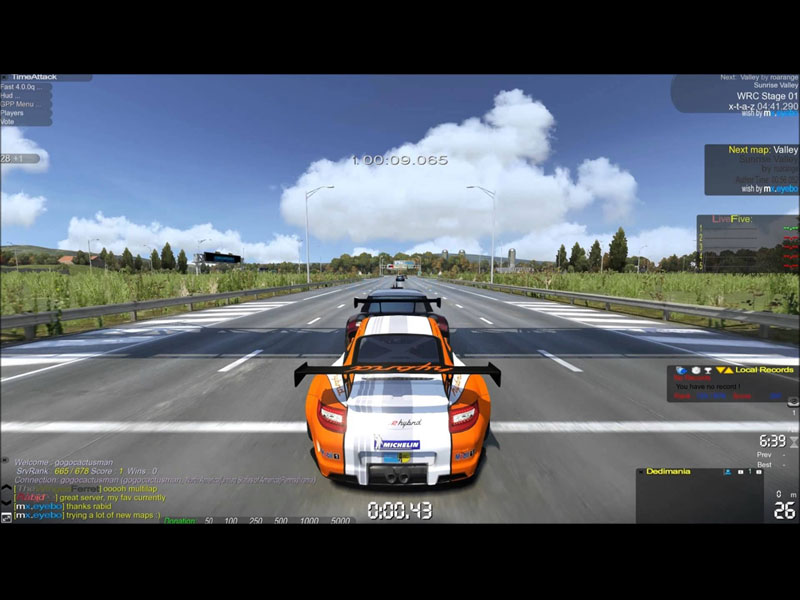Donate 50 from the Donation bar

coord(209,521)
